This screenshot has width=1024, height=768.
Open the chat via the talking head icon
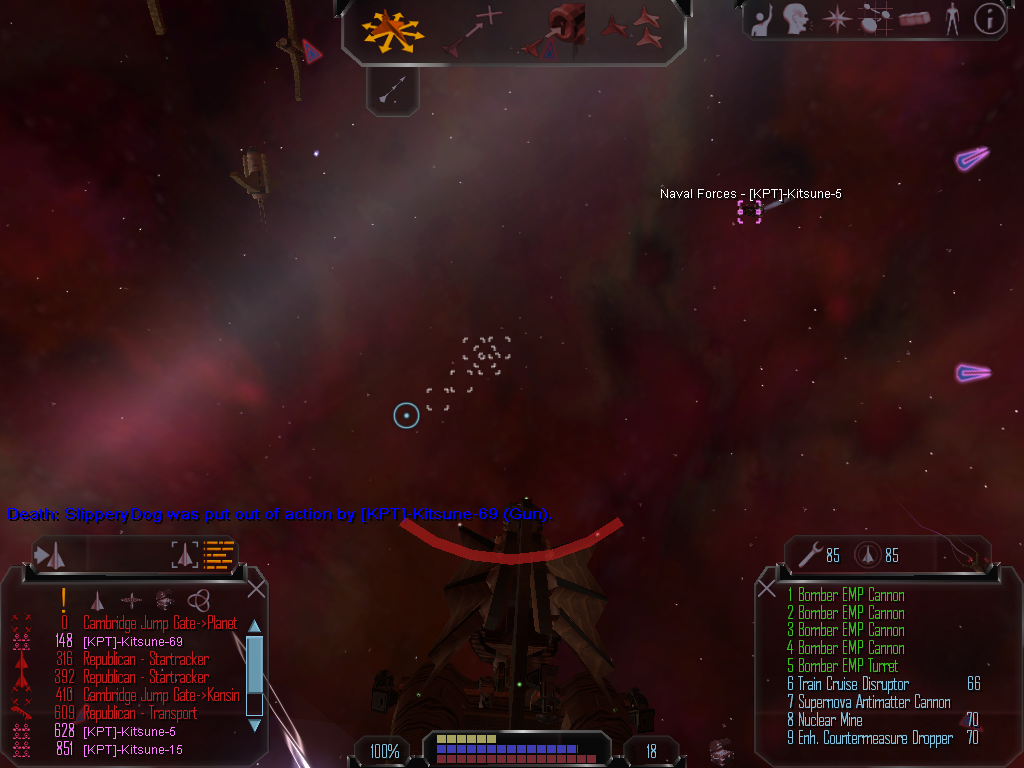[x=796, y=19]
